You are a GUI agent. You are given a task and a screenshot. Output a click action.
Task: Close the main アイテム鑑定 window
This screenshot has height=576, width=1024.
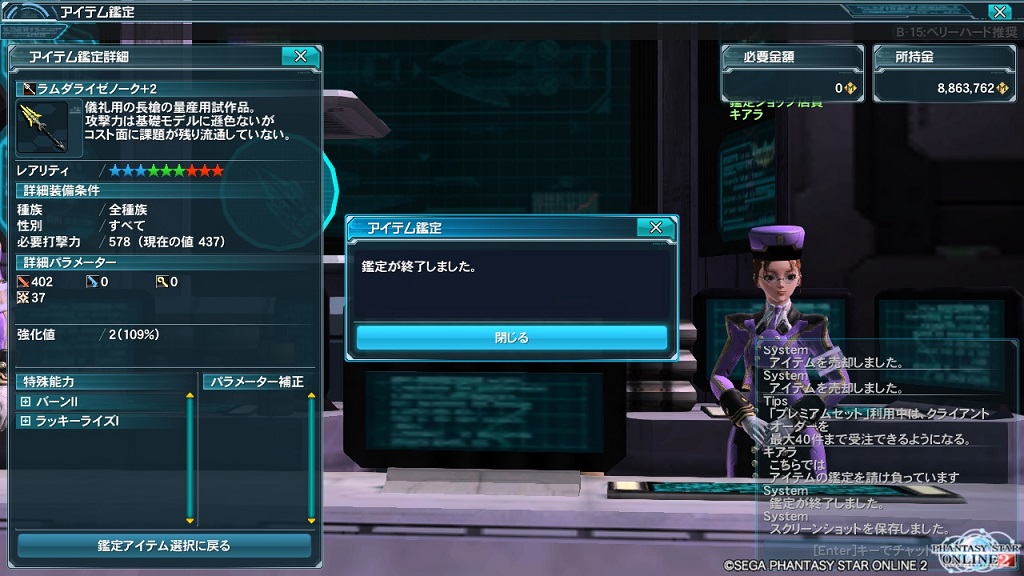point(998,12)
